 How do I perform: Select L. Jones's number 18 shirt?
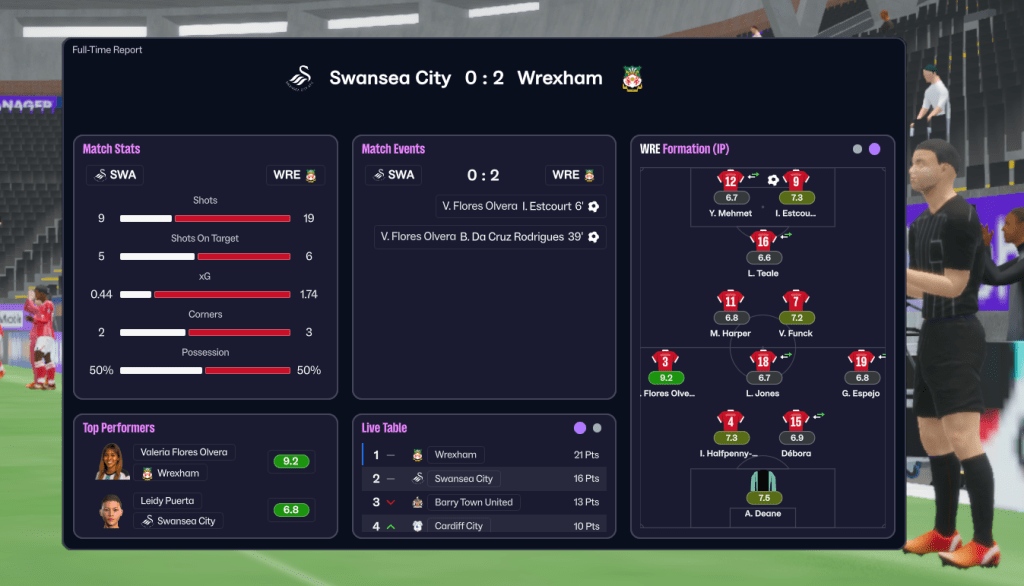(x=763, y=361)
